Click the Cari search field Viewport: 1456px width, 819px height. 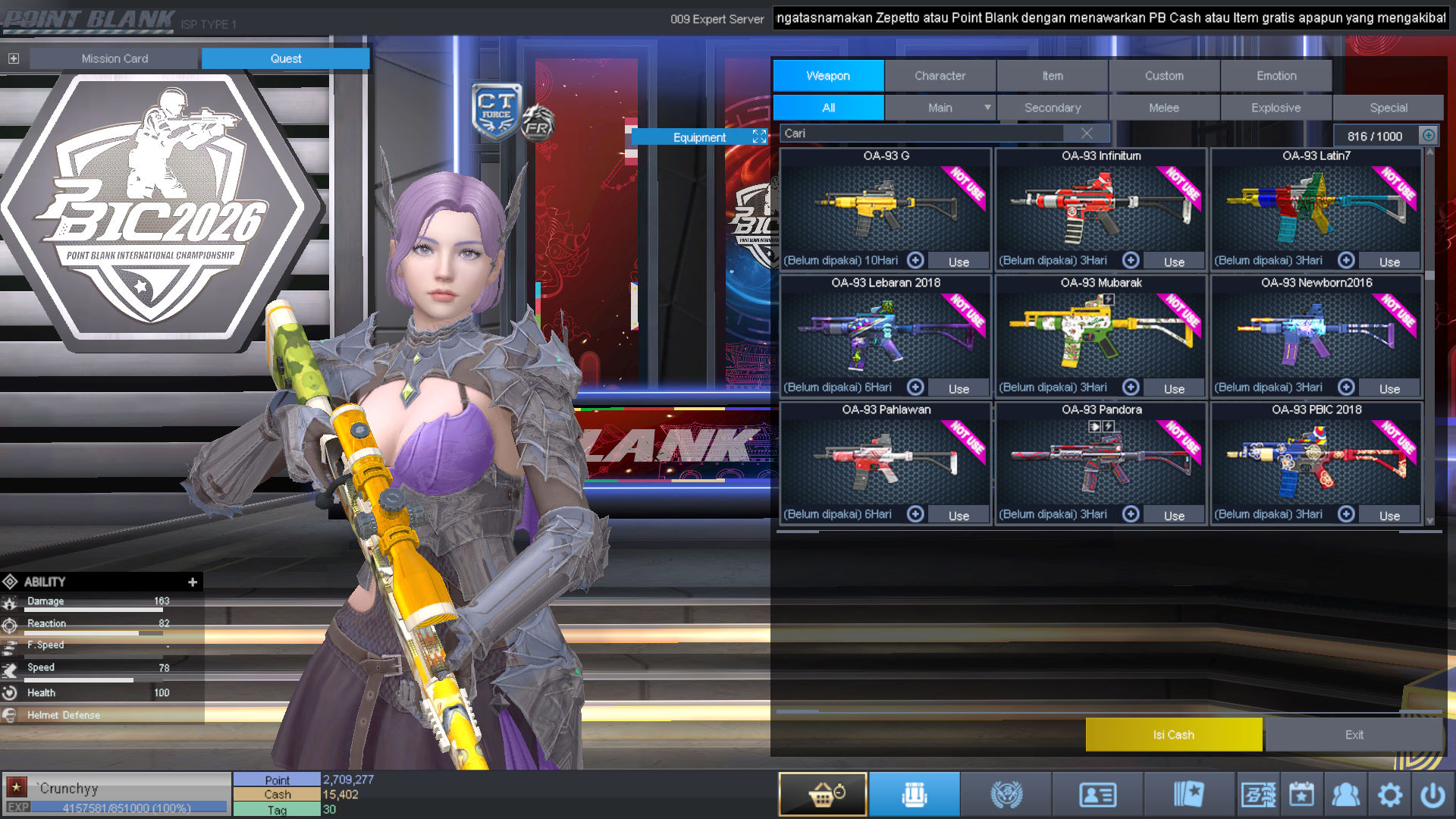[x=921, y=133]
